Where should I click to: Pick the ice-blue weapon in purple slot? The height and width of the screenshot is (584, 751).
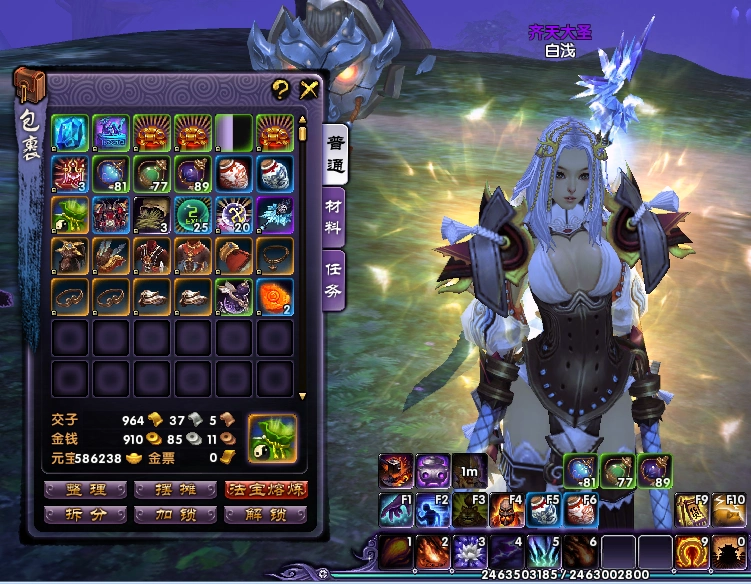(275, 214)
